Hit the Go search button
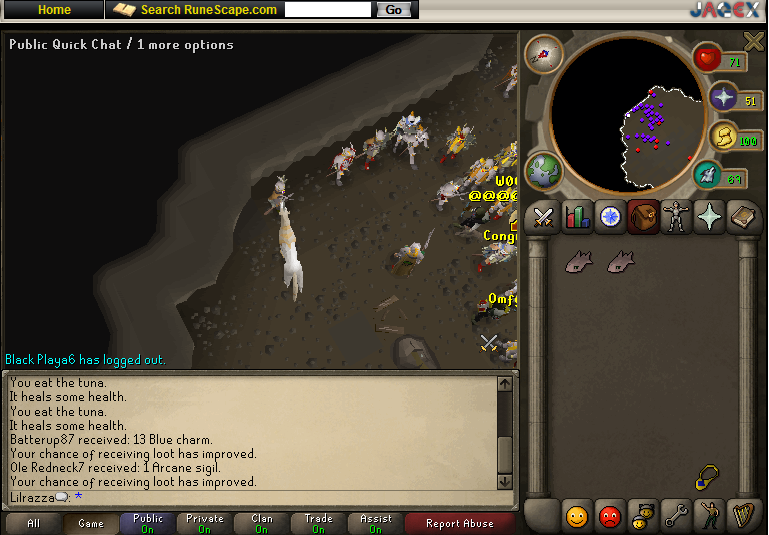This screenshot has width=769, height=535. [x=393, y=10]
